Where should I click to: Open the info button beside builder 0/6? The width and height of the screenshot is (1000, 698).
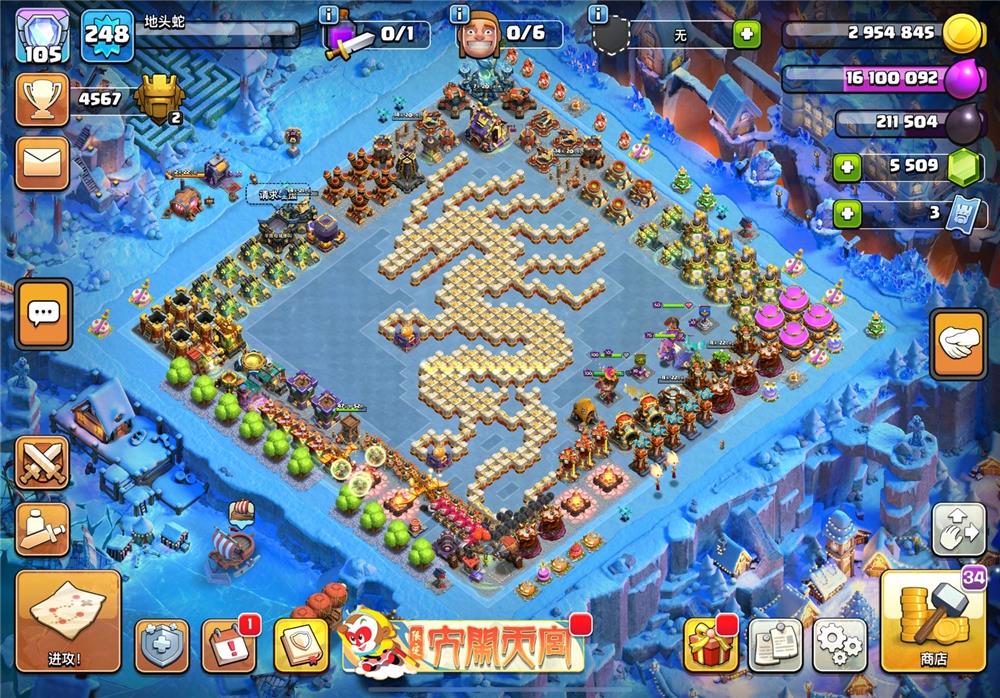coord(460,14)
